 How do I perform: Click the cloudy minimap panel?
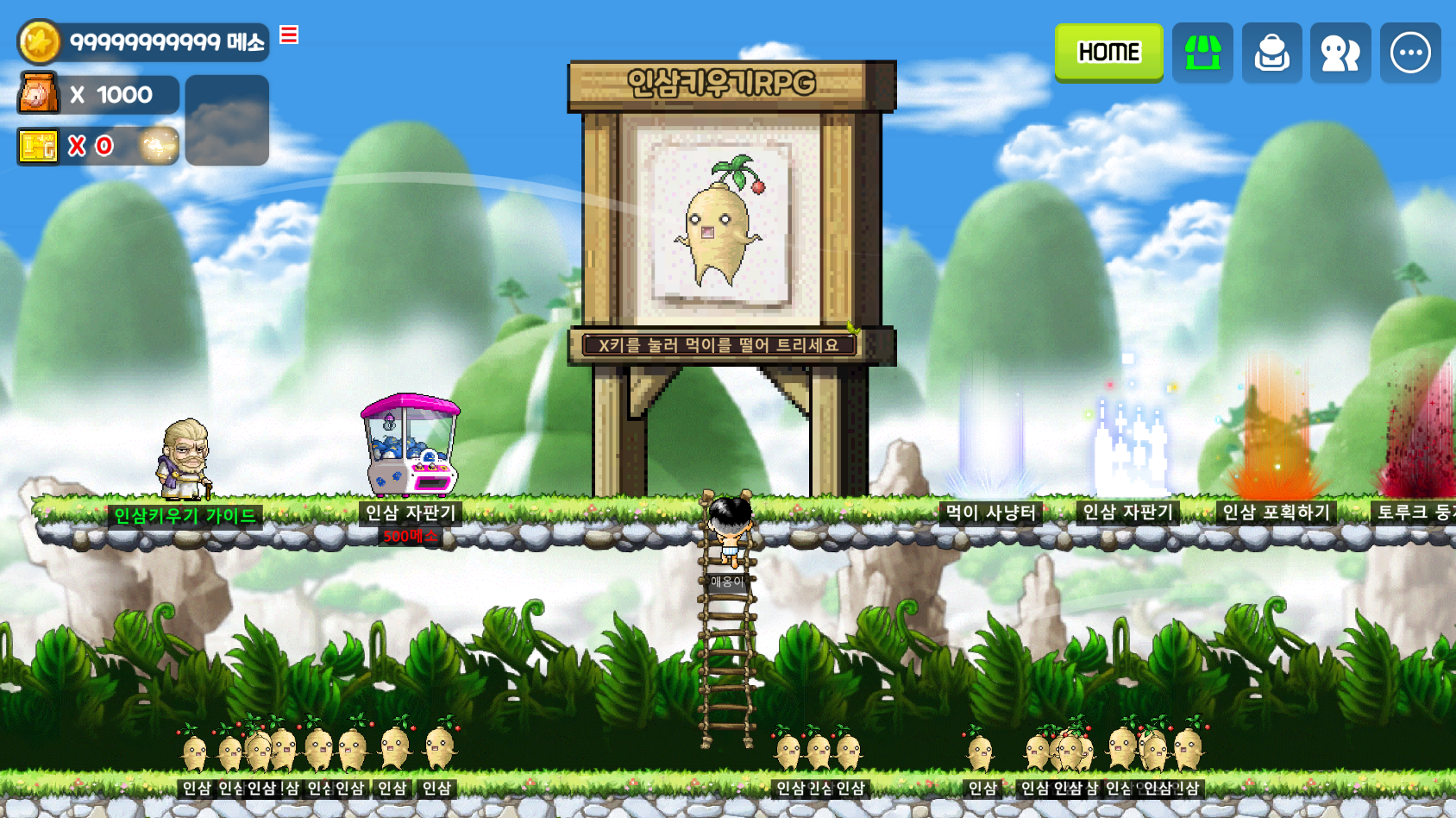(x=227, y=120)
